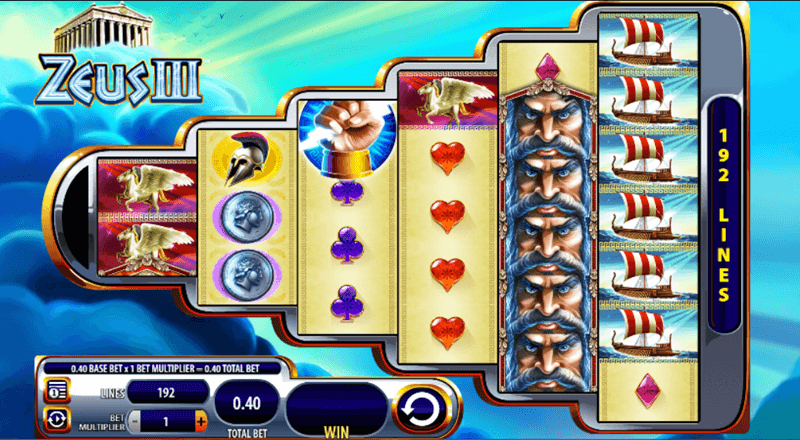
Task: Activate the autoplay icon
Action: pyautogui.click(x=55, y=418)
